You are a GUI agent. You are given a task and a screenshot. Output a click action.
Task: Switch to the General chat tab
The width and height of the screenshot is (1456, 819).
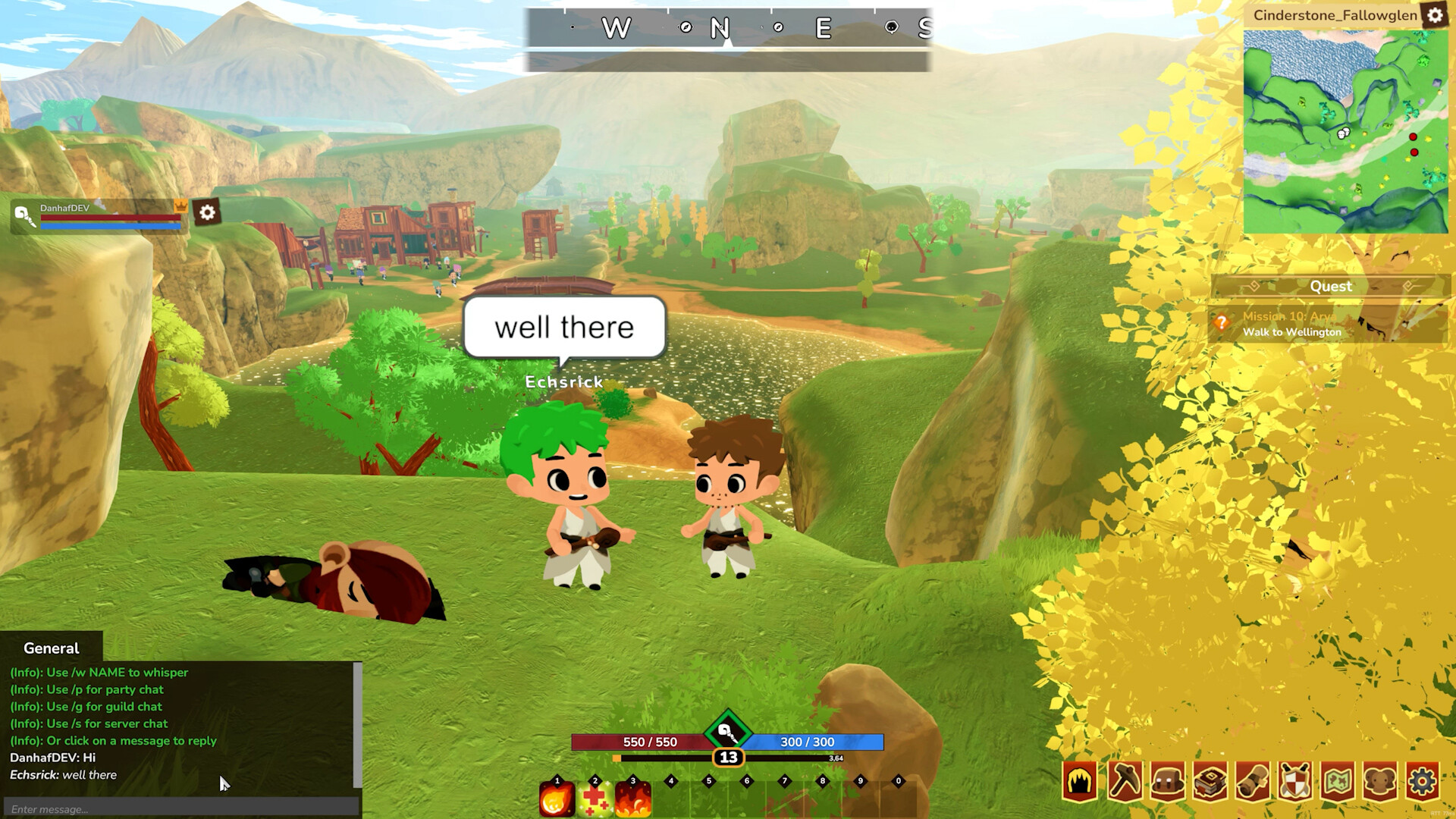click(50, 648)
